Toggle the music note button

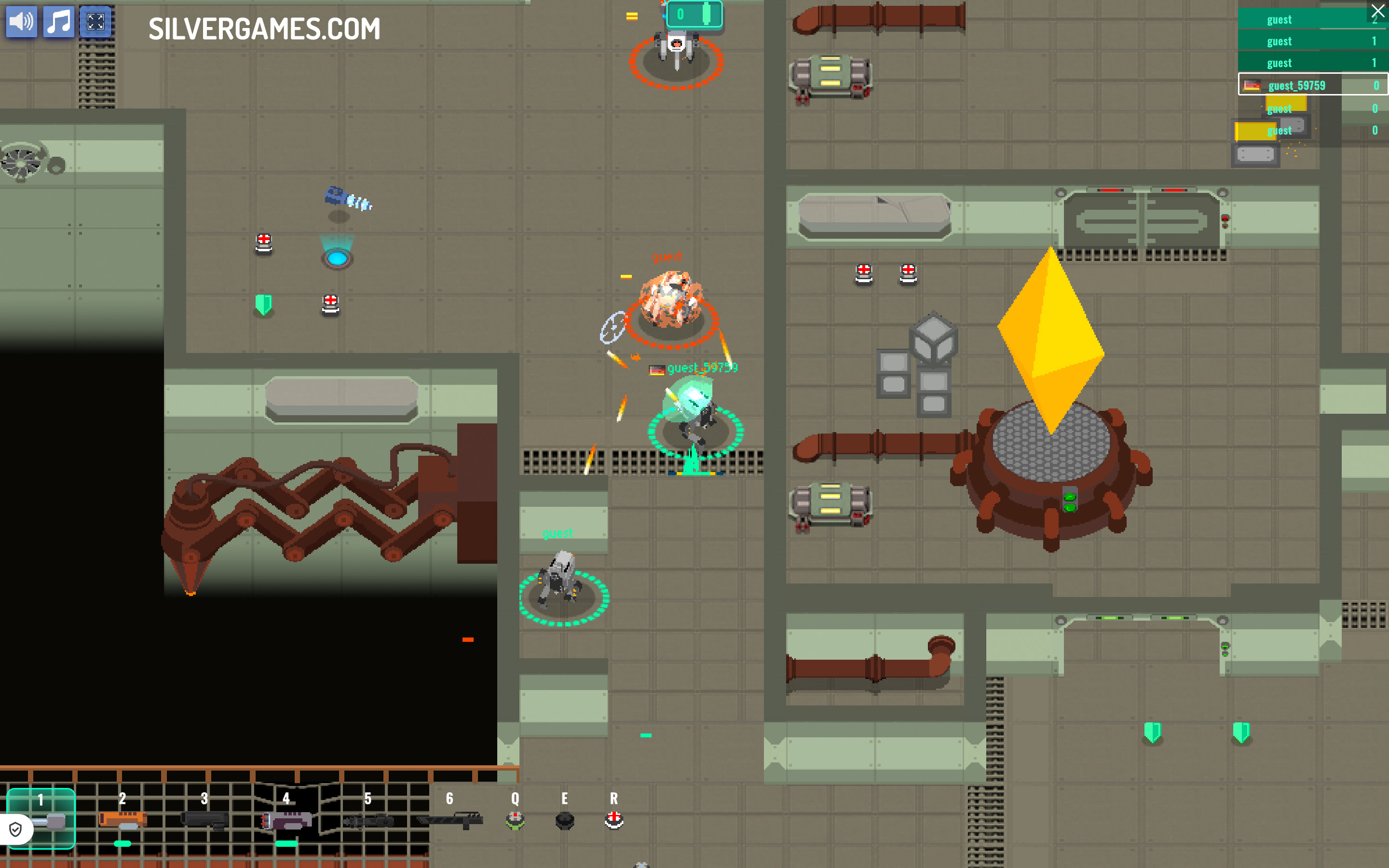pos(58,22)
